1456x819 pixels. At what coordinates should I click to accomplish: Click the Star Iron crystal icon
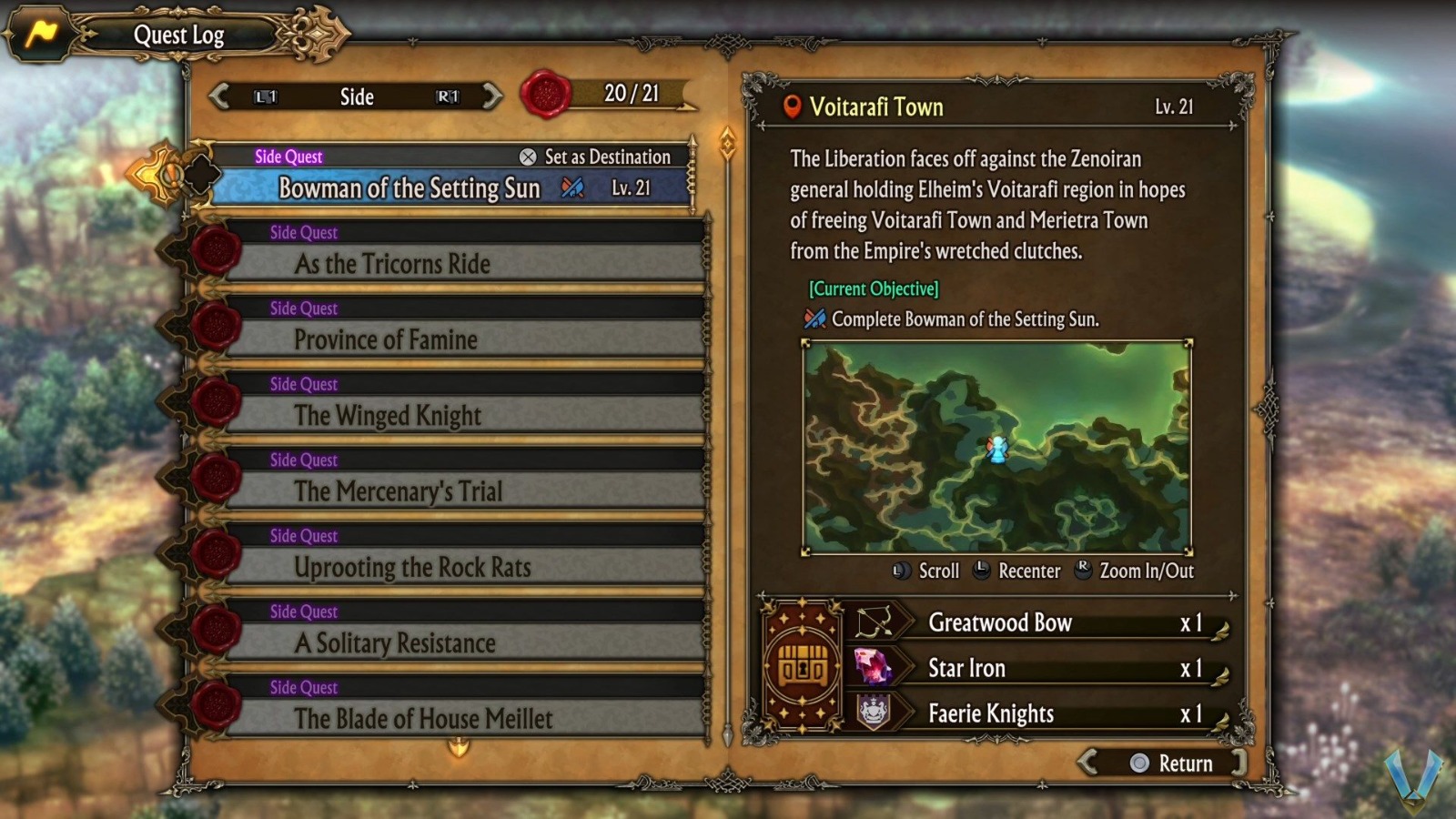pyautogui.click(x=871, y=668)
